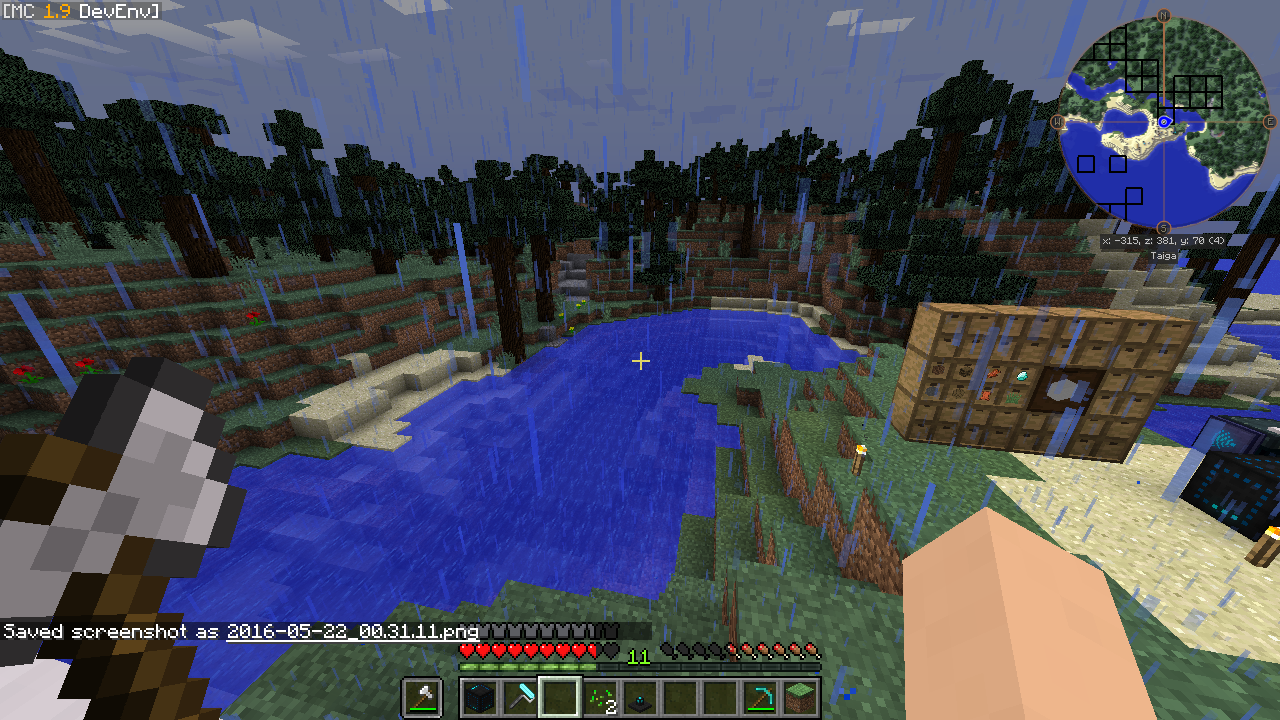Select the dark pedestal item slot
Viewport: 1280px width, 720px height.
[x=640, y=697]
